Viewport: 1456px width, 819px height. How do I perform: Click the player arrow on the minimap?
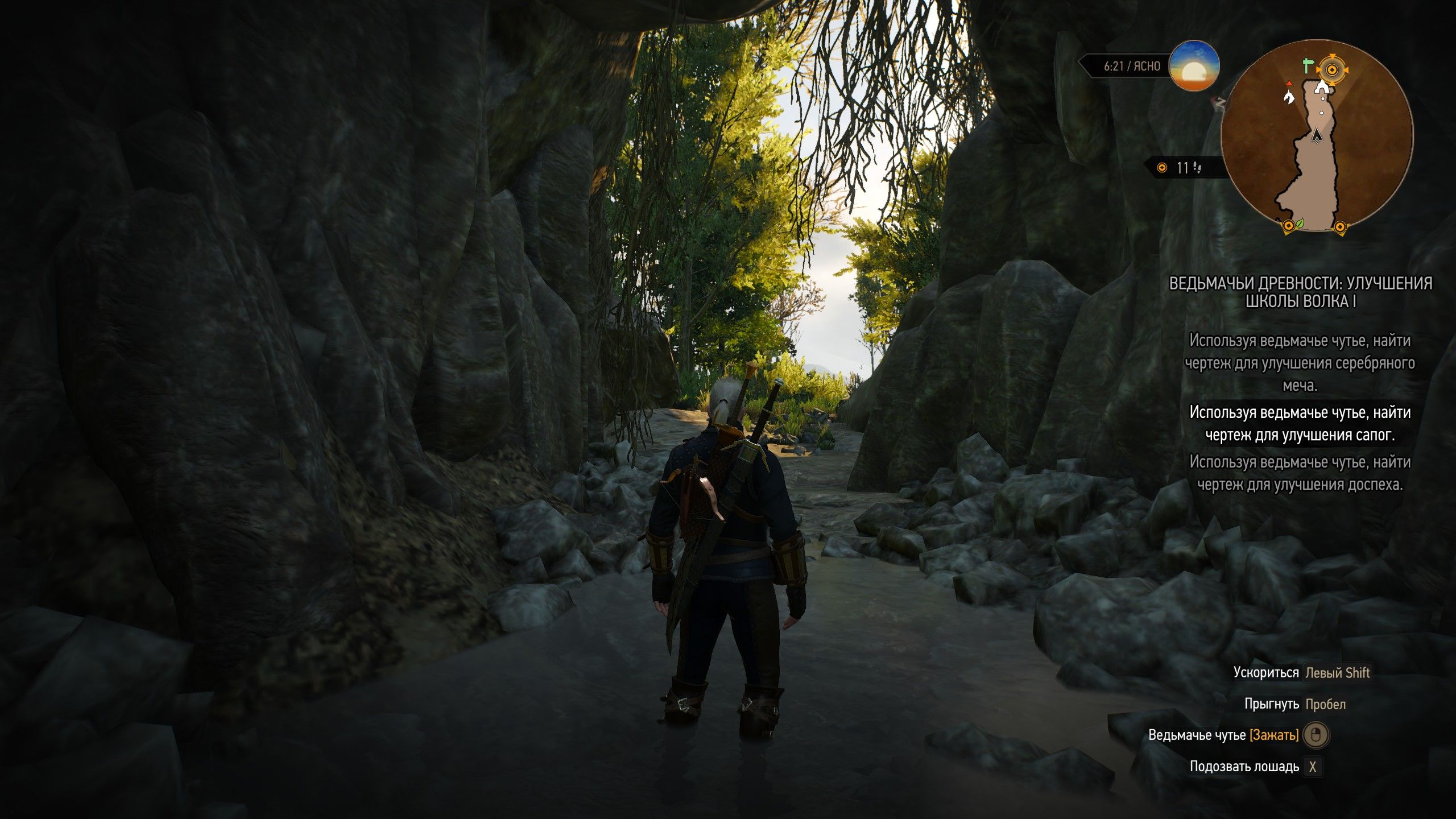(1316, 135)
